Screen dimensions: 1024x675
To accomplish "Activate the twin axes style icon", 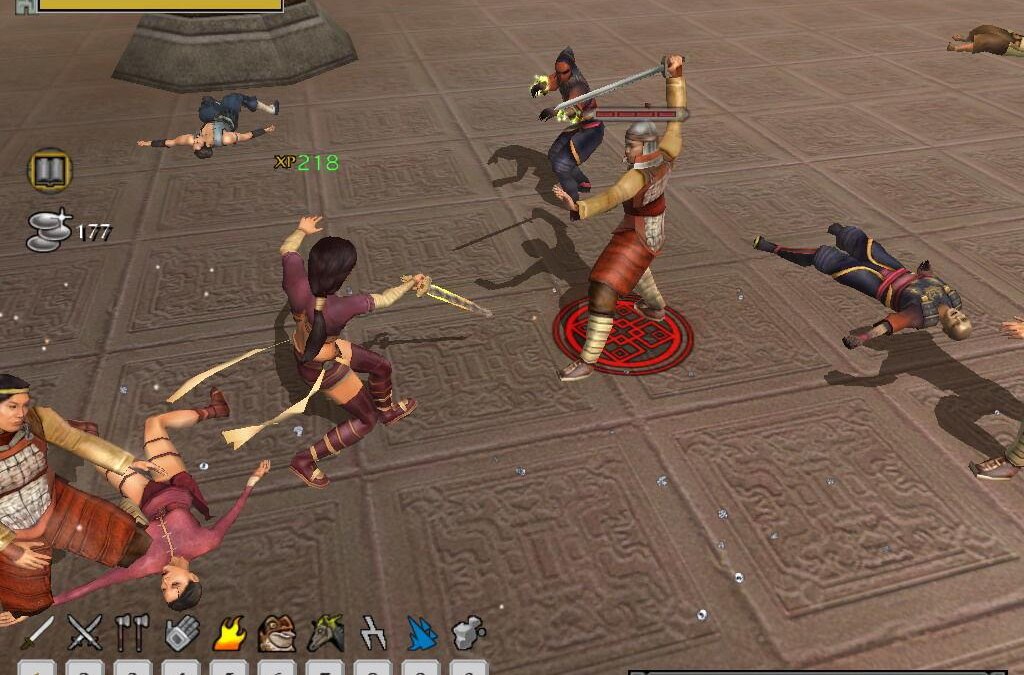I will pos(132,633).
